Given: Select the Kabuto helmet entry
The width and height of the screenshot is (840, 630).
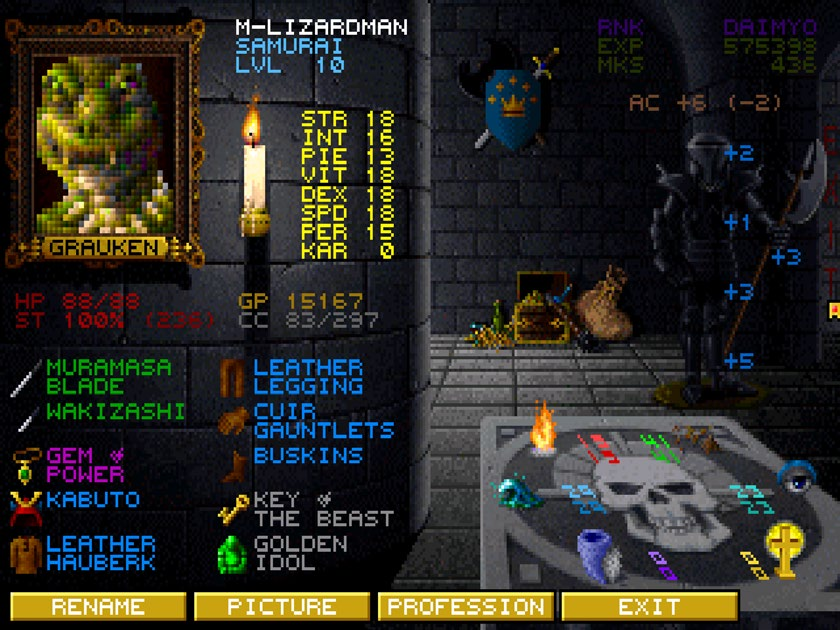Looking at the screenshot, I should tap(92, 499).
